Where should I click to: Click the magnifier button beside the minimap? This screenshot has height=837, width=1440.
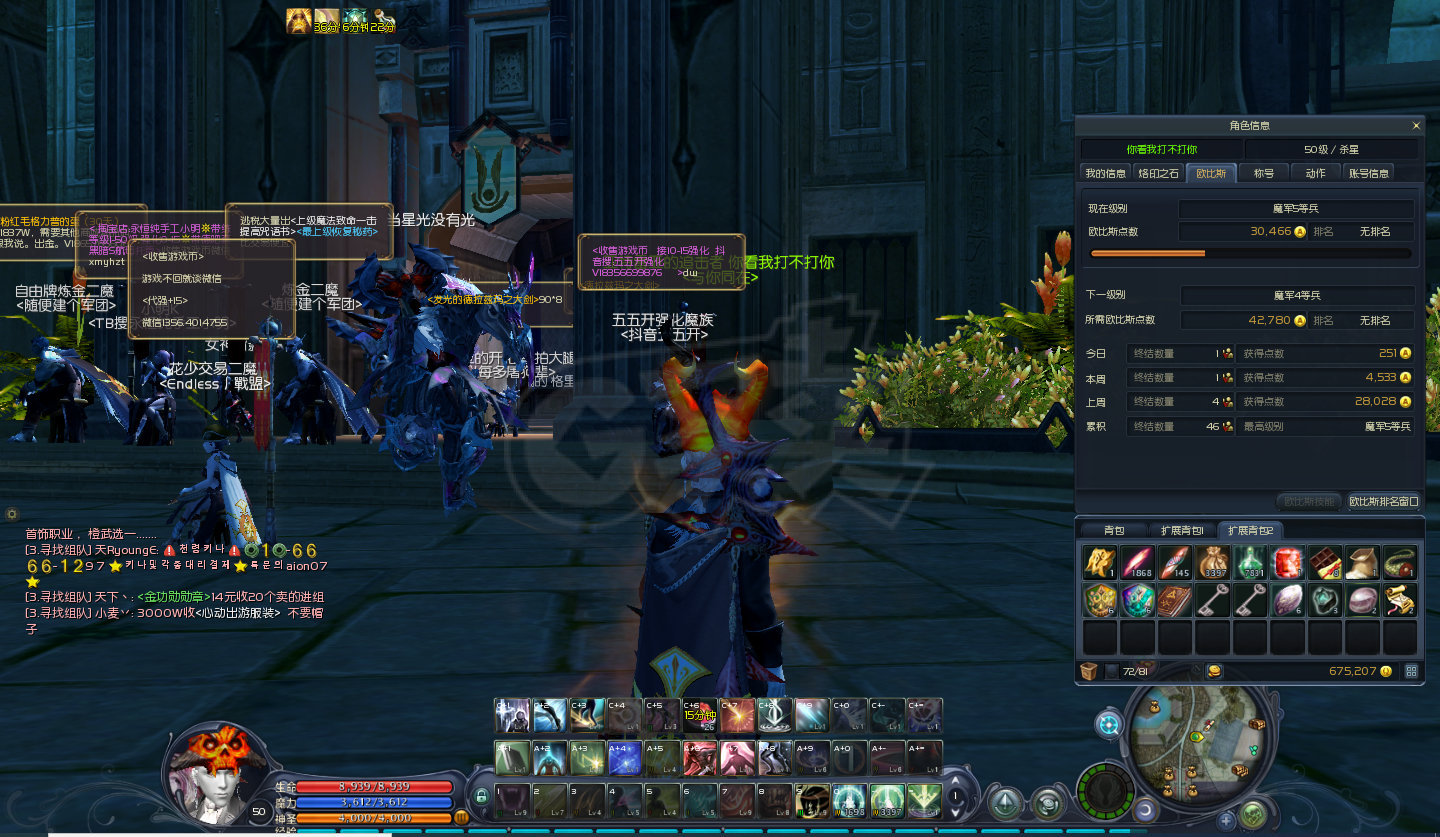[1109, 725]
